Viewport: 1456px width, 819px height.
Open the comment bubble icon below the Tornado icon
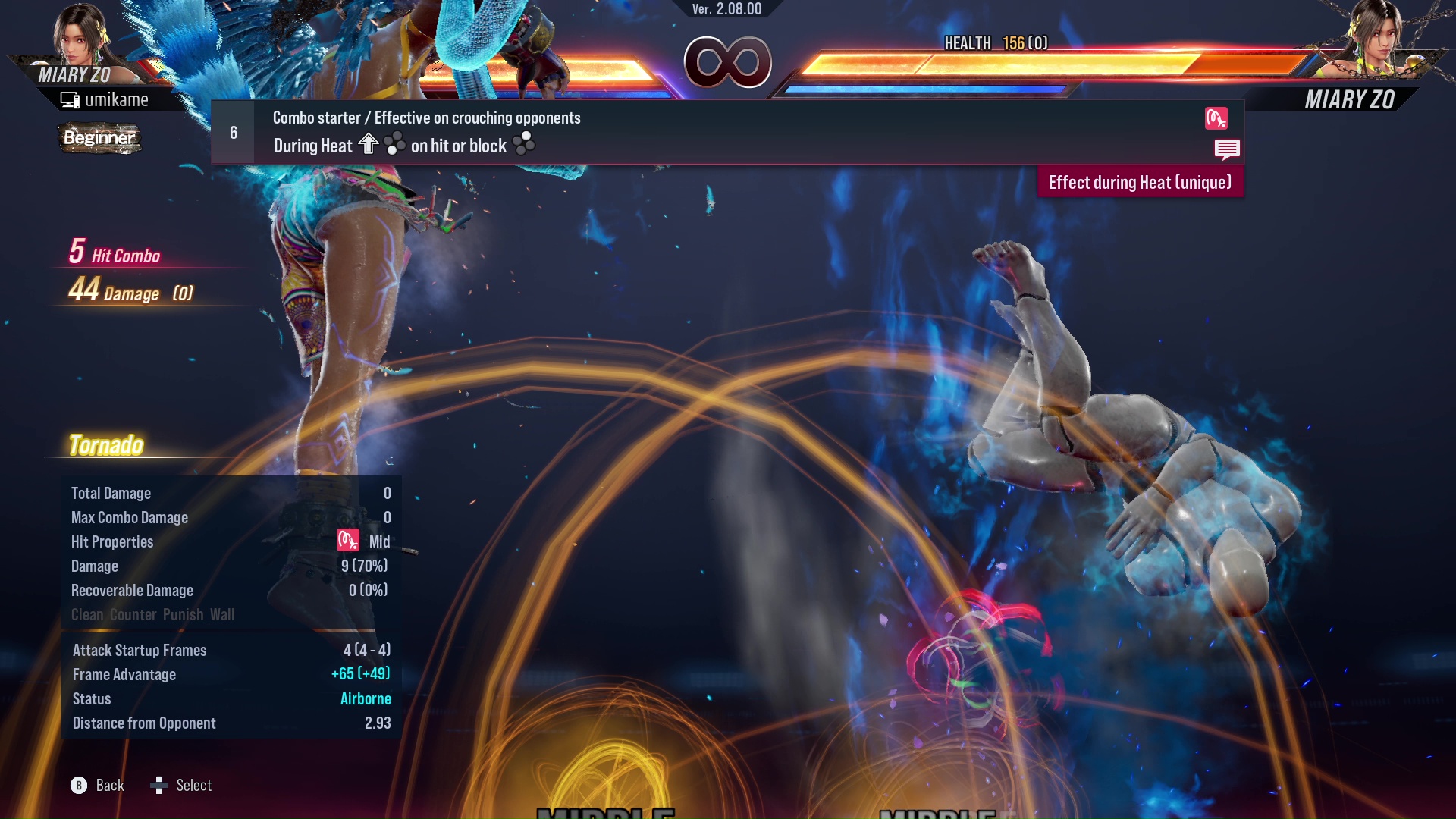1227,149
